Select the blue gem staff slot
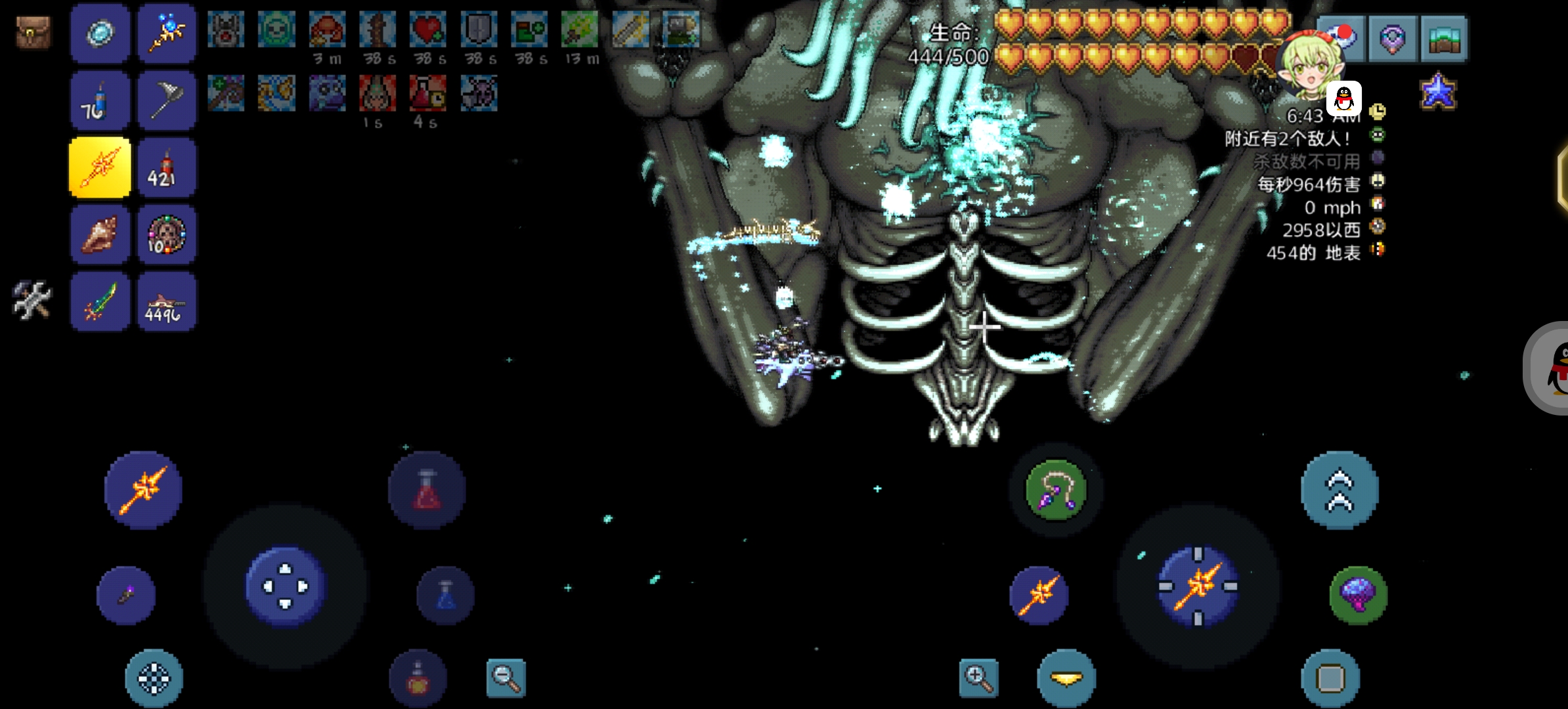1568x709 pixels. point(167,33)
